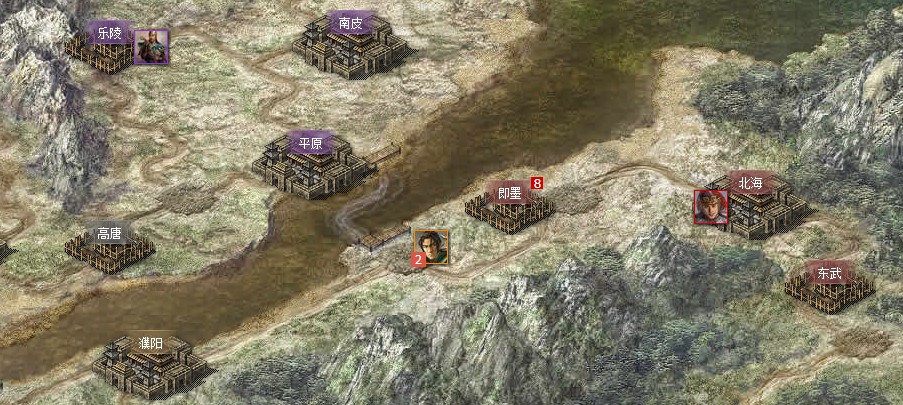Select the 东武 city label
The width and height of the screenshot is (903, 405).
tap(829, 272)
